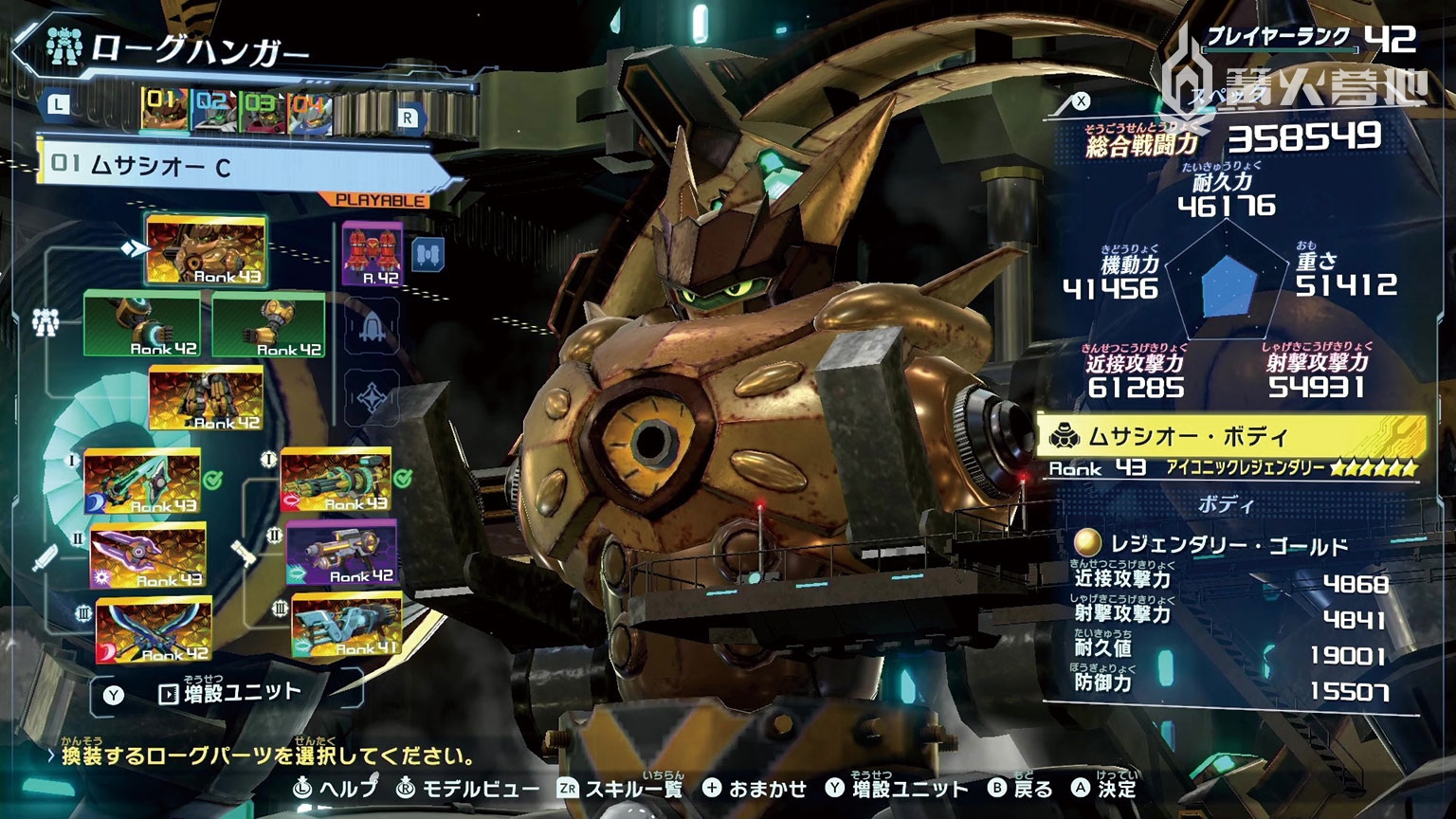Viewport: 1456px width, 819px height.
Task: Switch to rogue loadout tab 02
Action: [212, 108]
